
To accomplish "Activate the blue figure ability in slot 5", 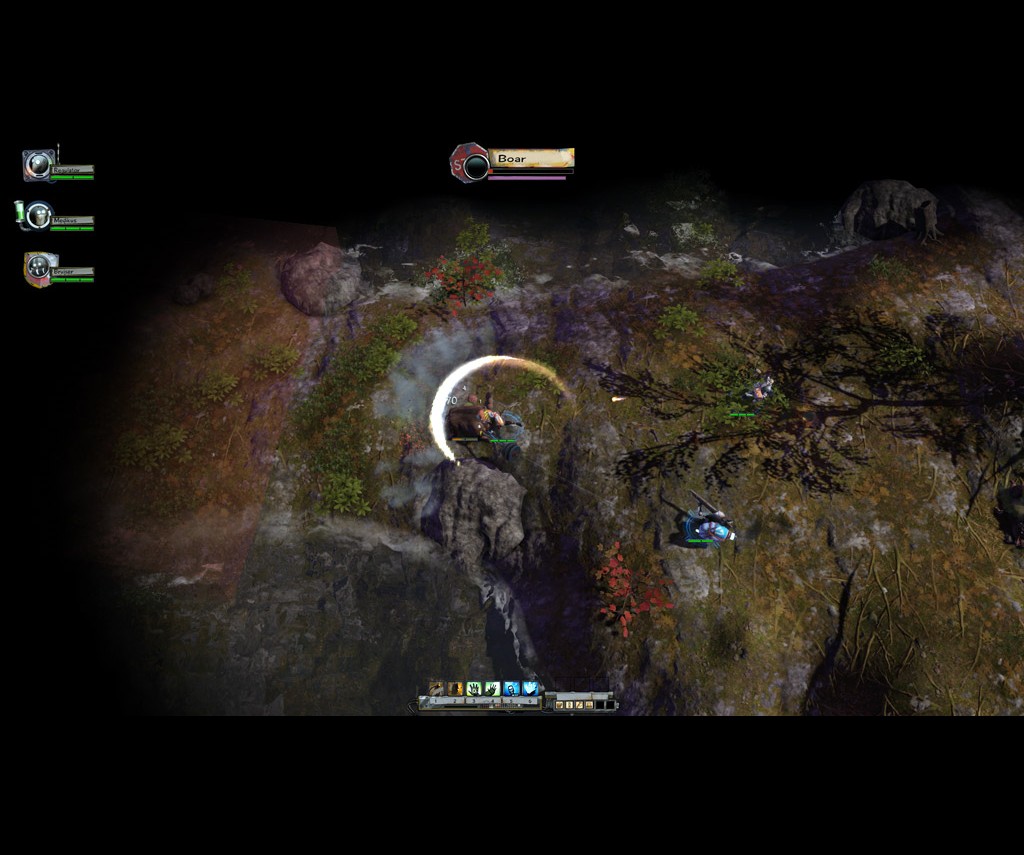I will (511, 688).
